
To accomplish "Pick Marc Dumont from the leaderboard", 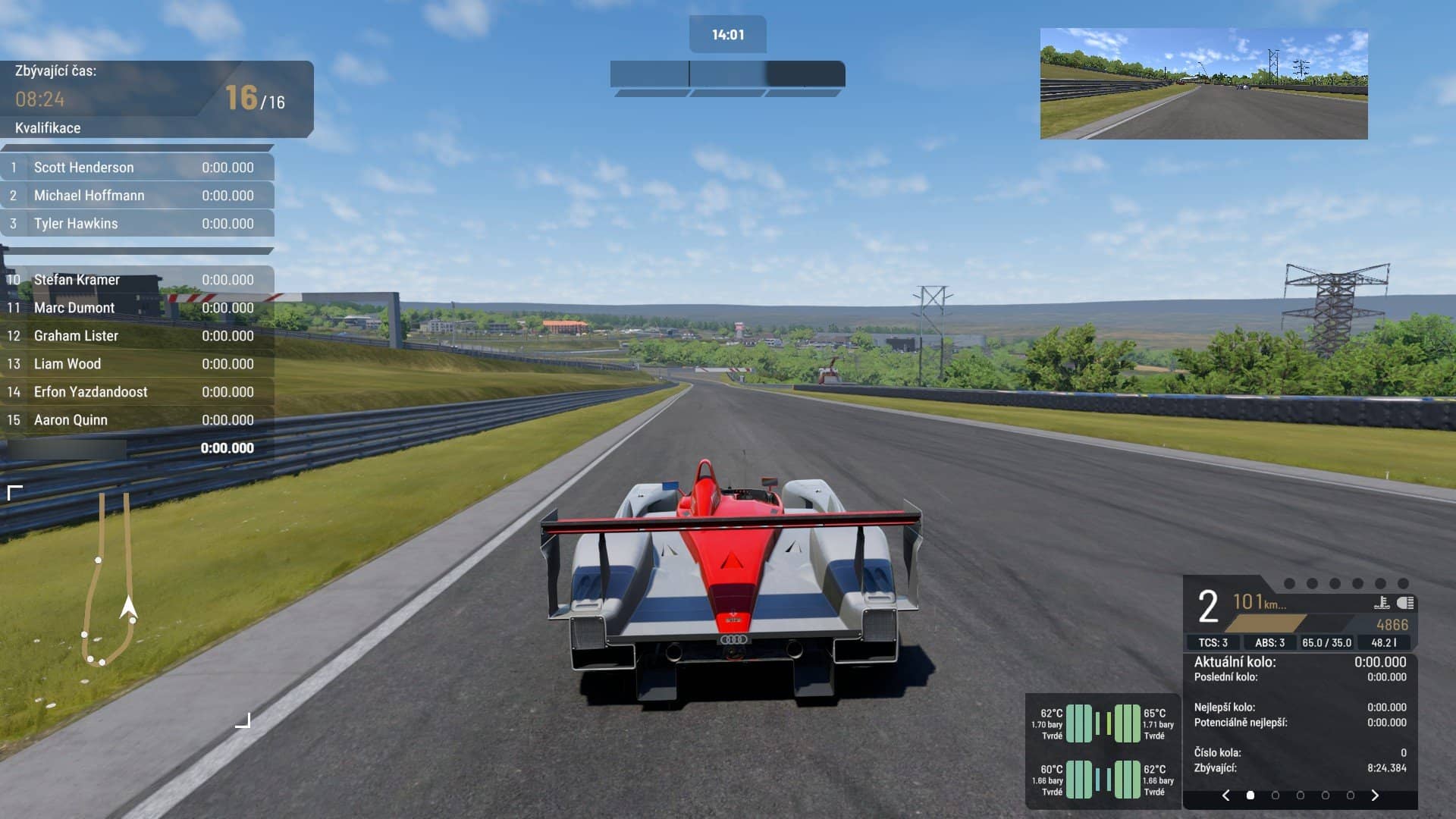I will click(137, 308).
